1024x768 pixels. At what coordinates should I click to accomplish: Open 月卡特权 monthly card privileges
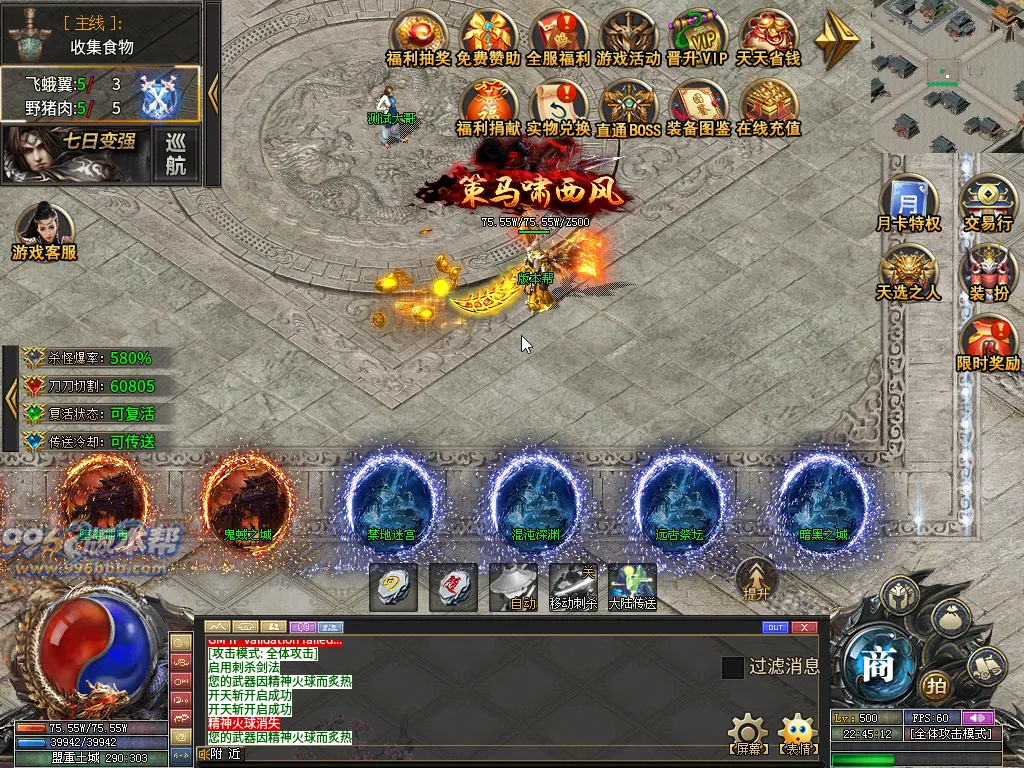(x=908, y=200)
